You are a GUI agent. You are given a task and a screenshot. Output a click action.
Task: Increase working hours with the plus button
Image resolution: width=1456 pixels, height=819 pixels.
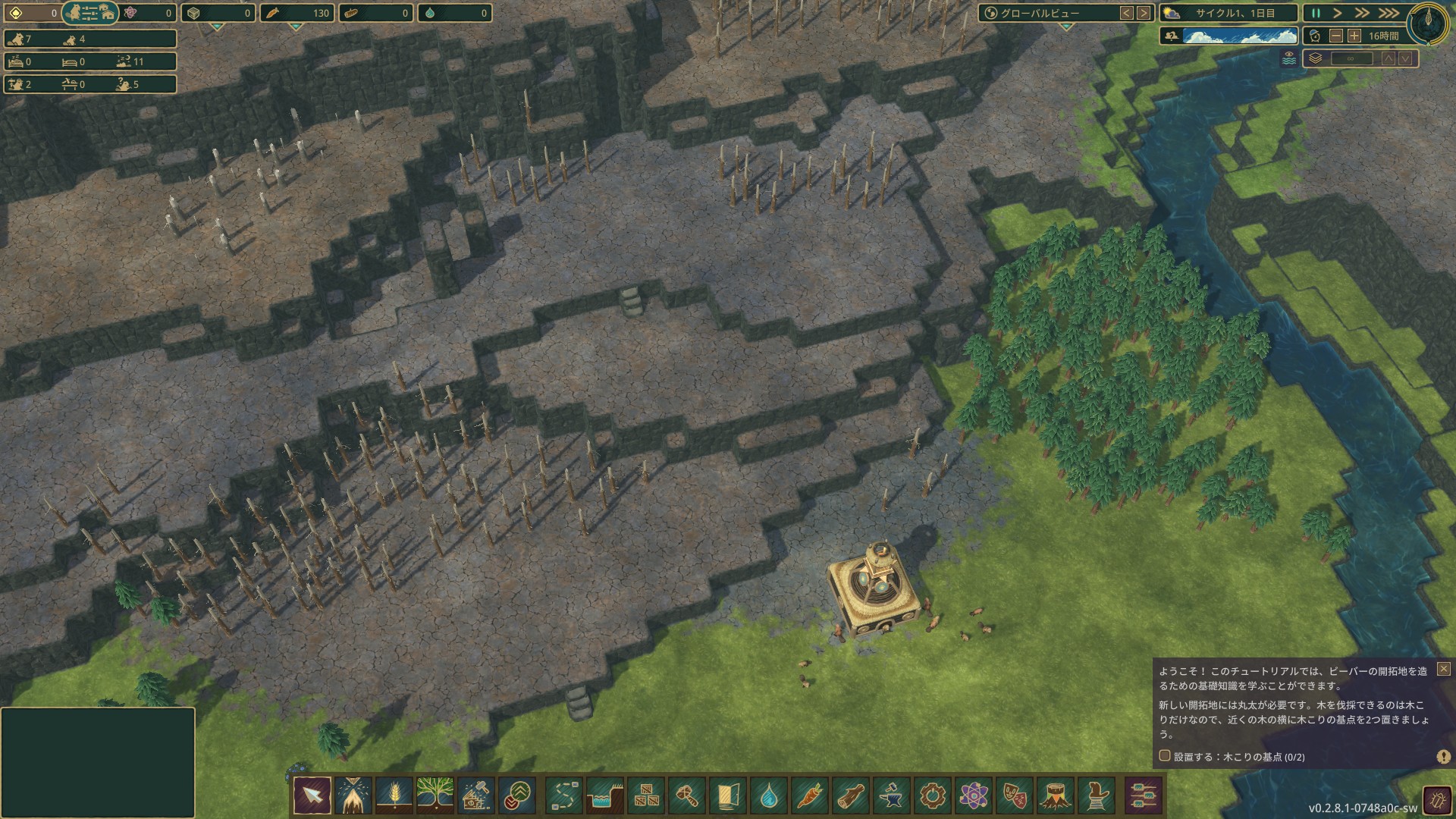coord(1354,36)
